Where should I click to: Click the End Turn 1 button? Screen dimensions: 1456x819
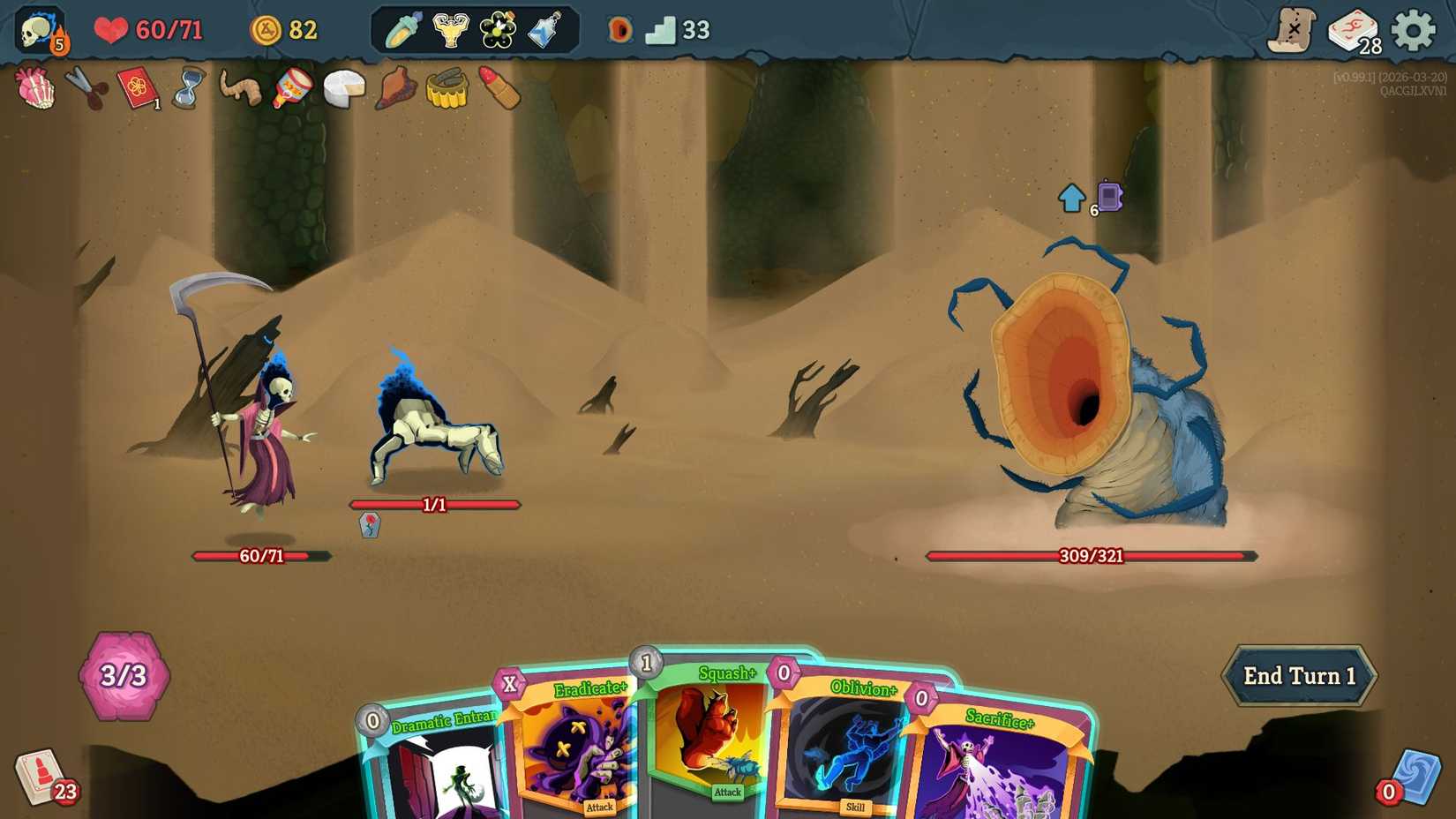1298,676
